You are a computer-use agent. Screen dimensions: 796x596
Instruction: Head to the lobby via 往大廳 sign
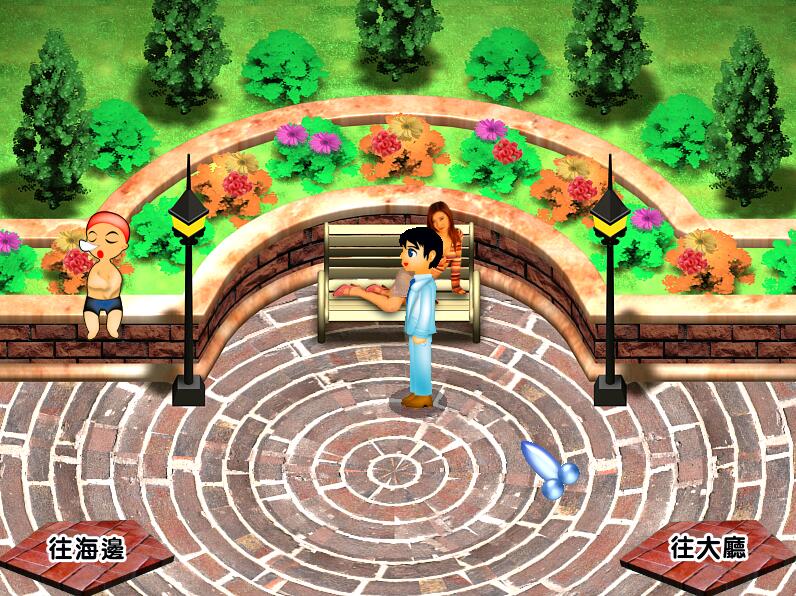click(708, 549)
